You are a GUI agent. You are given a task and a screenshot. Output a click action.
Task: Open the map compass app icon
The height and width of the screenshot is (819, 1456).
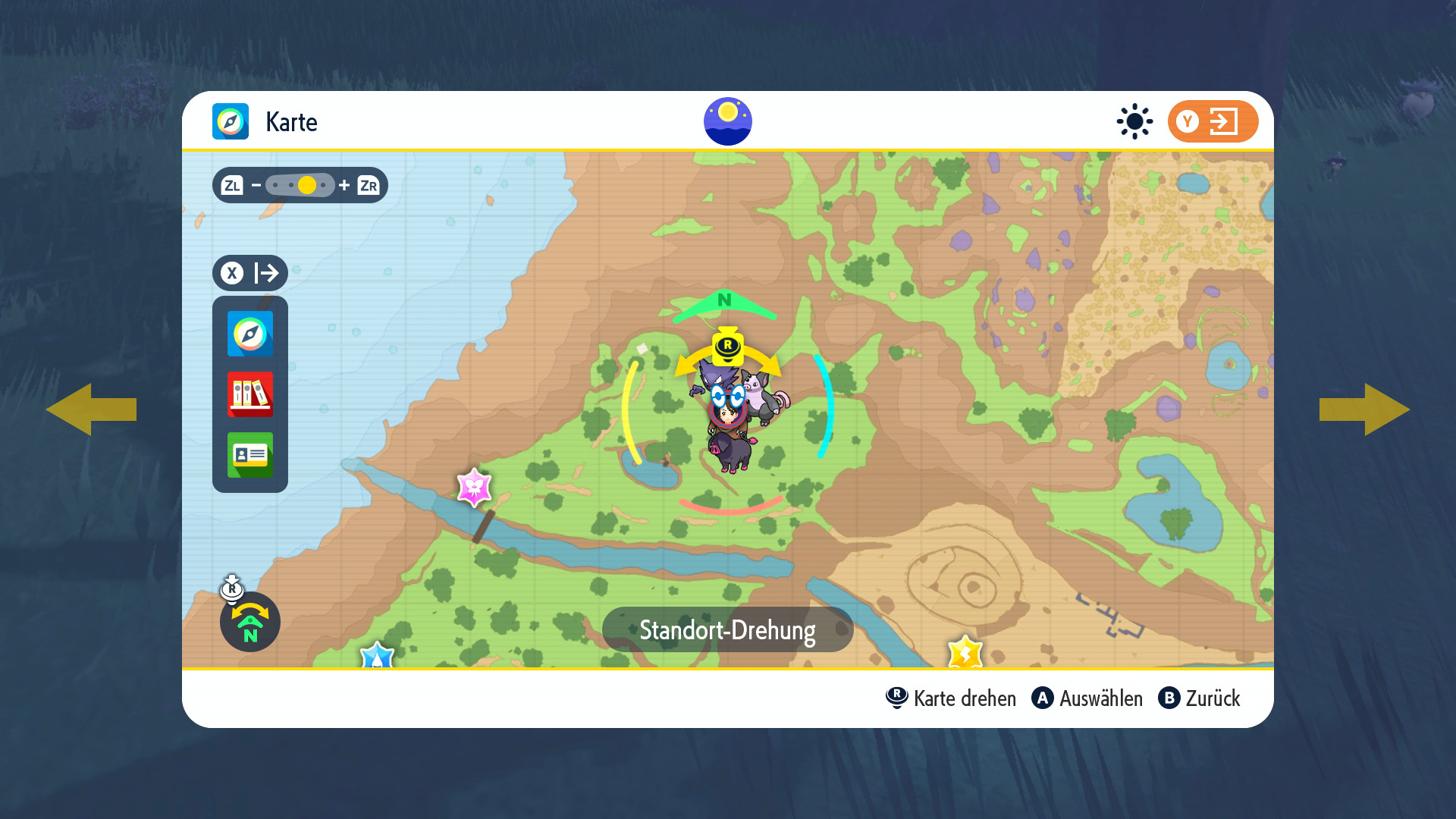click(x=249, y=334)
